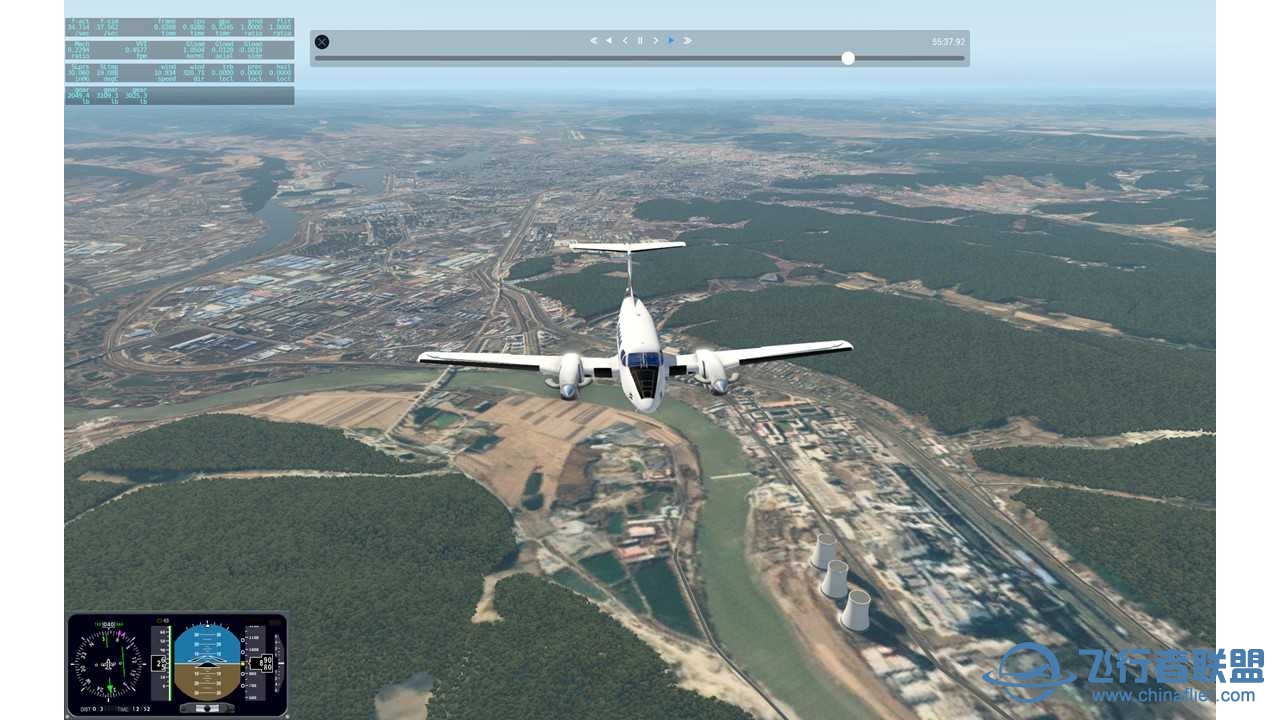The image size is (1280, 720).
Task: Pause the flight replay
Action: [640, 41]
